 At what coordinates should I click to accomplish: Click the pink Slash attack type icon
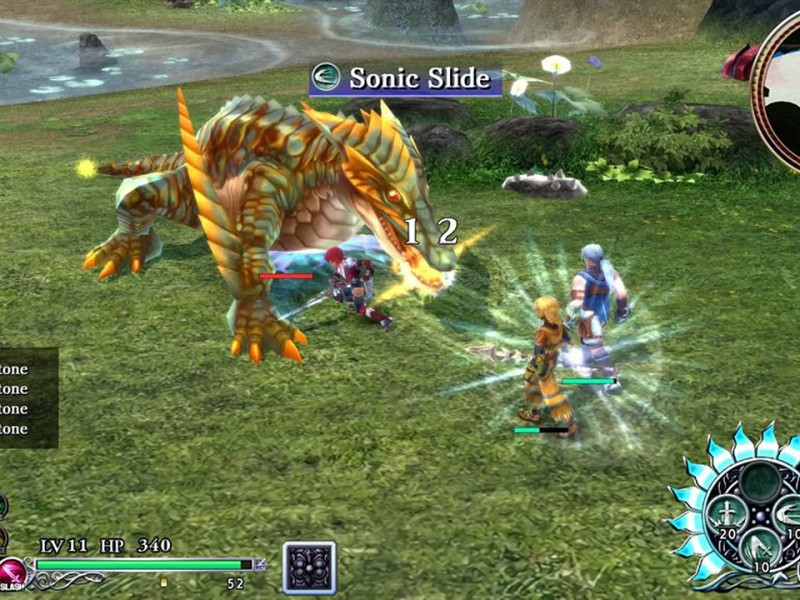tap(12, 575)
